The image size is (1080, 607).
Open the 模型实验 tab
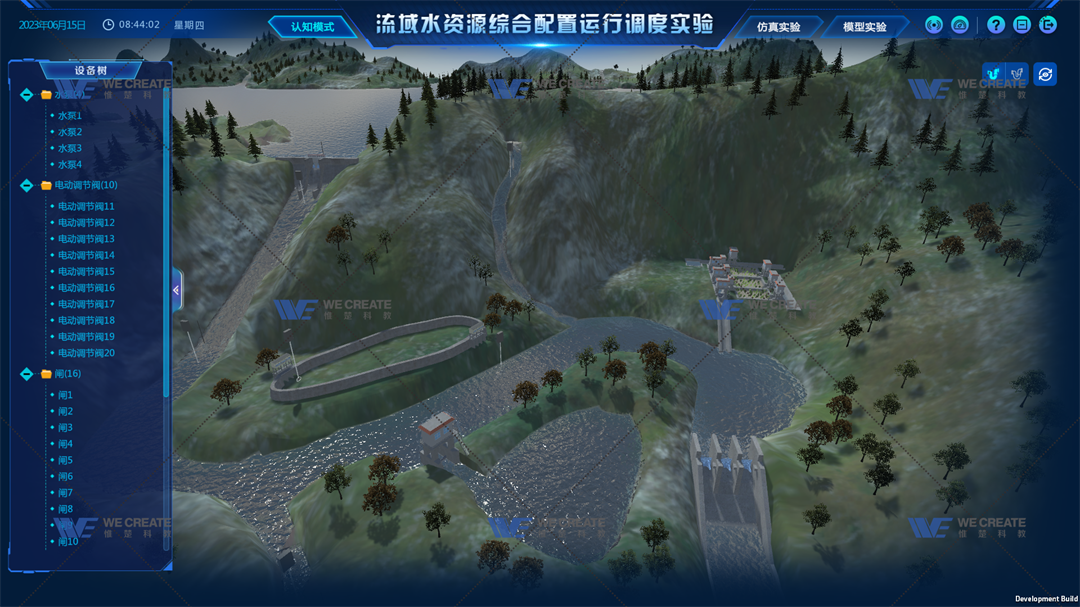865,27
